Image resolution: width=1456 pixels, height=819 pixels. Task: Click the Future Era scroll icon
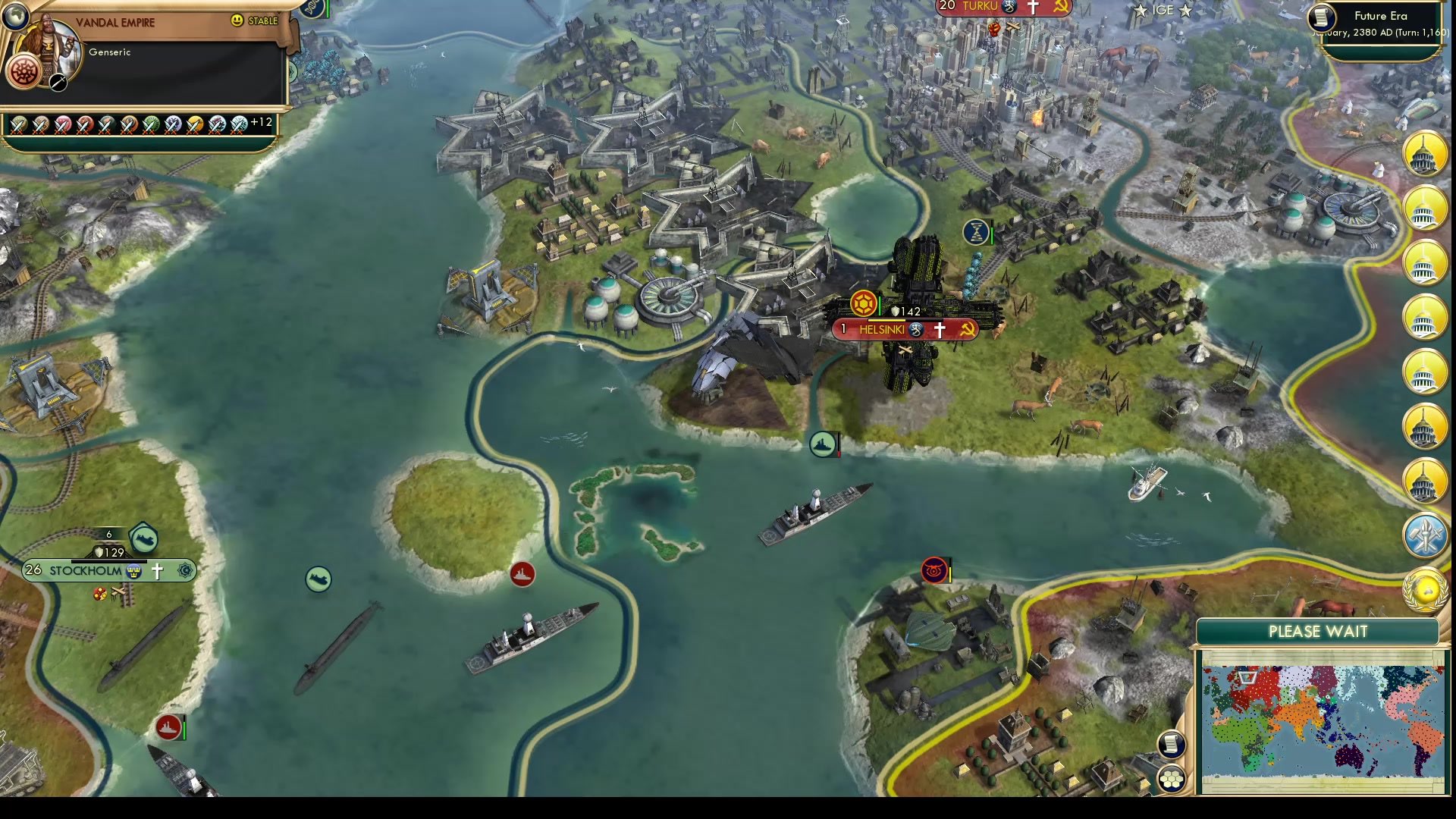[1320, 17]
